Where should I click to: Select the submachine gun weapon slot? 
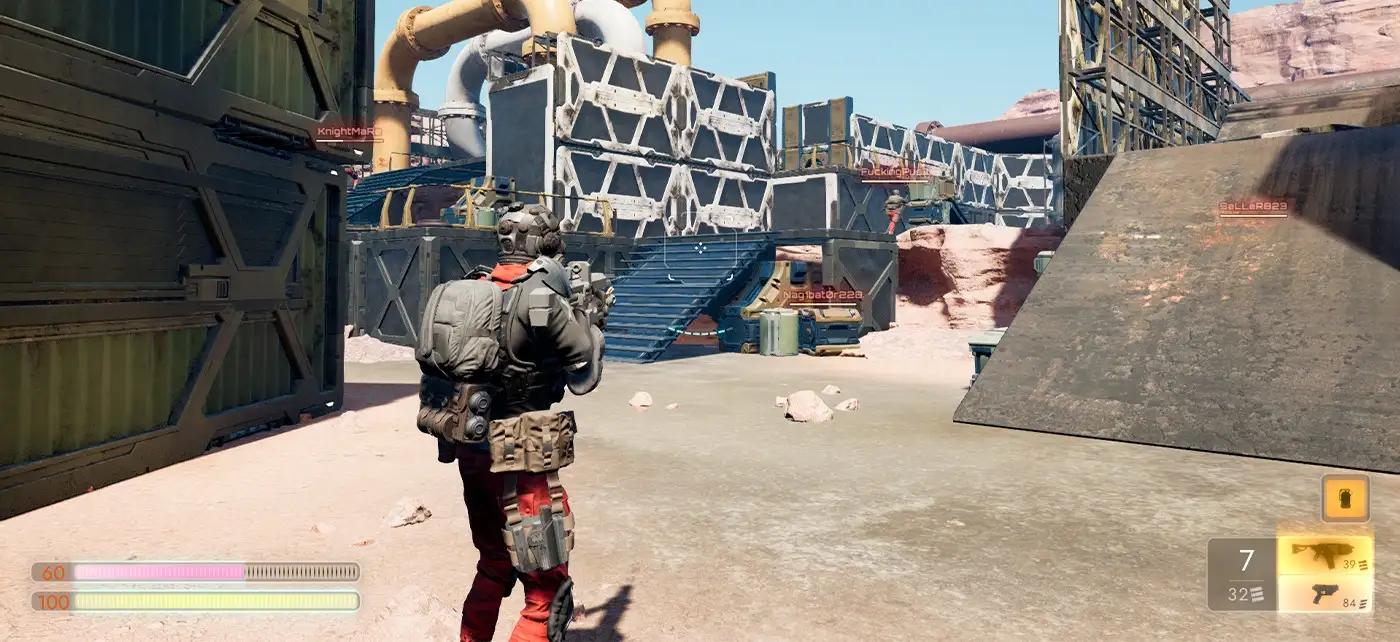[1324, 555]
